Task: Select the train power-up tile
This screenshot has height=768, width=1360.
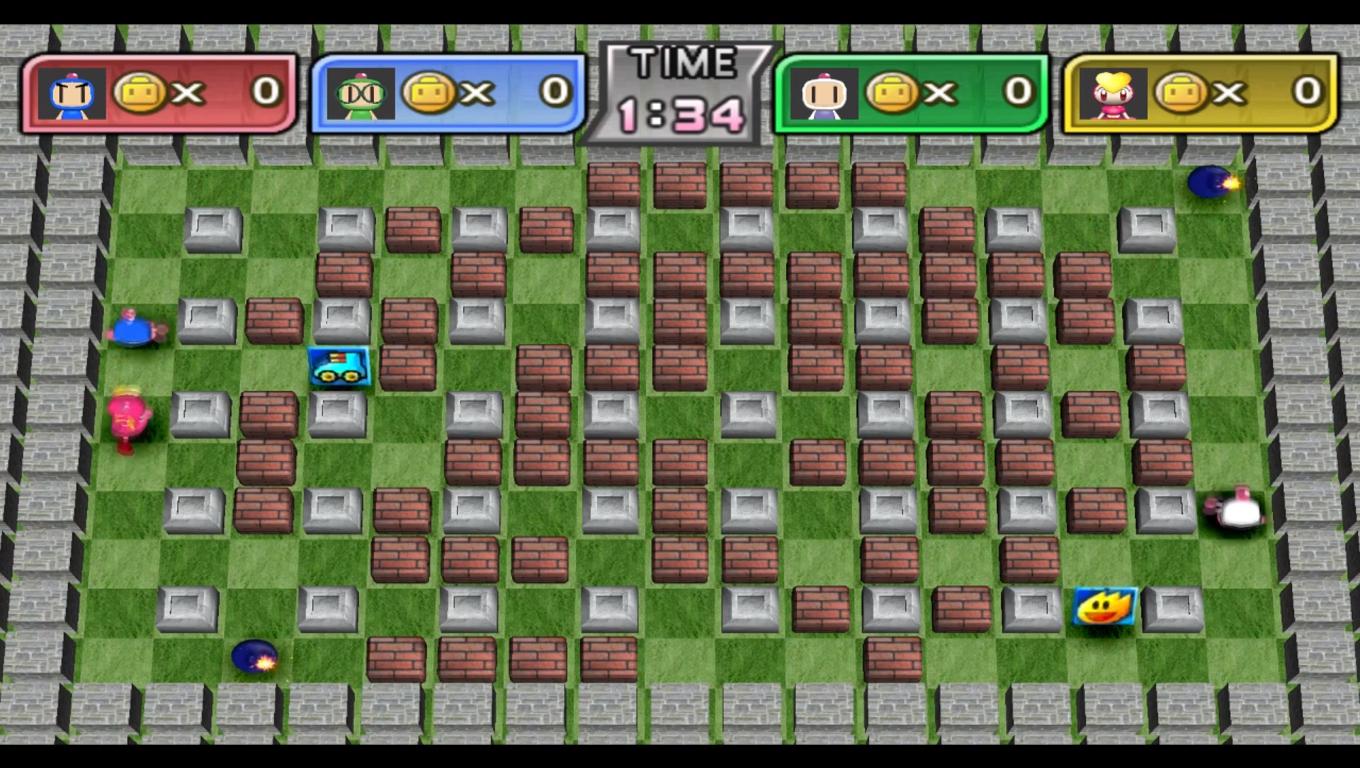Action: coord(340,367)
